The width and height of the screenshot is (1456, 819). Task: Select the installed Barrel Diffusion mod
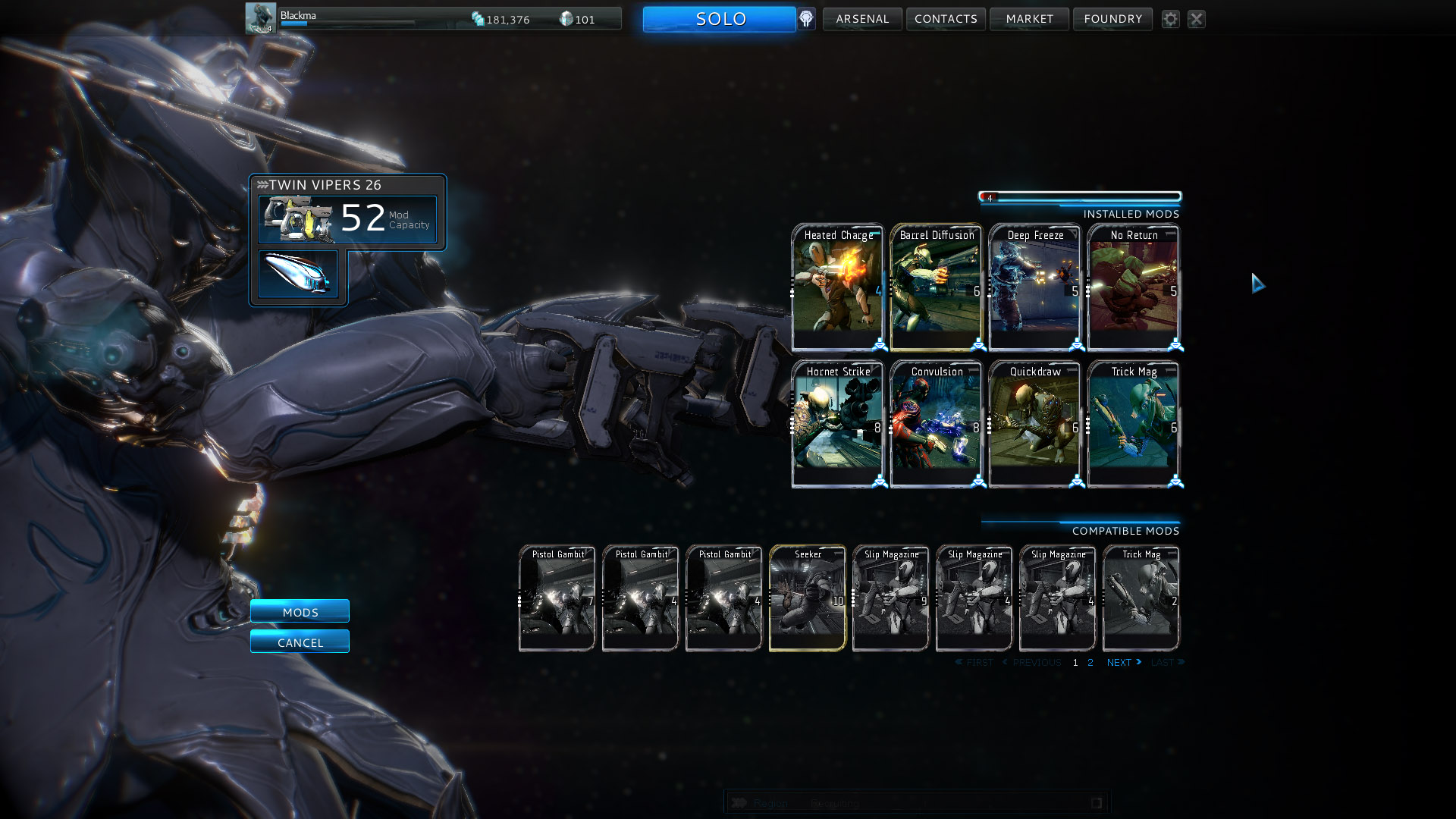pyautogui.click(x=936, y=287)
